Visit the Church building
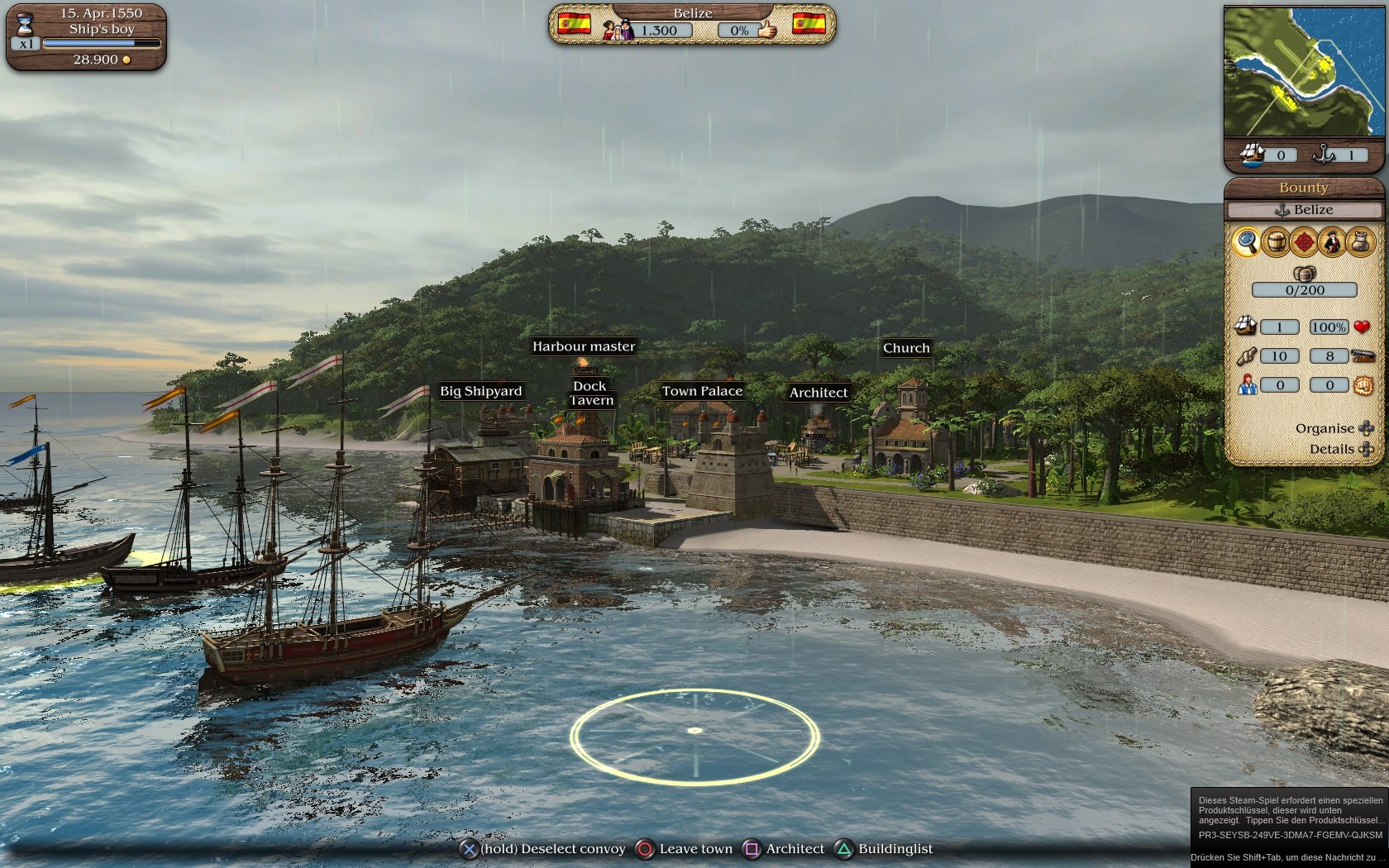 point(906,348)
